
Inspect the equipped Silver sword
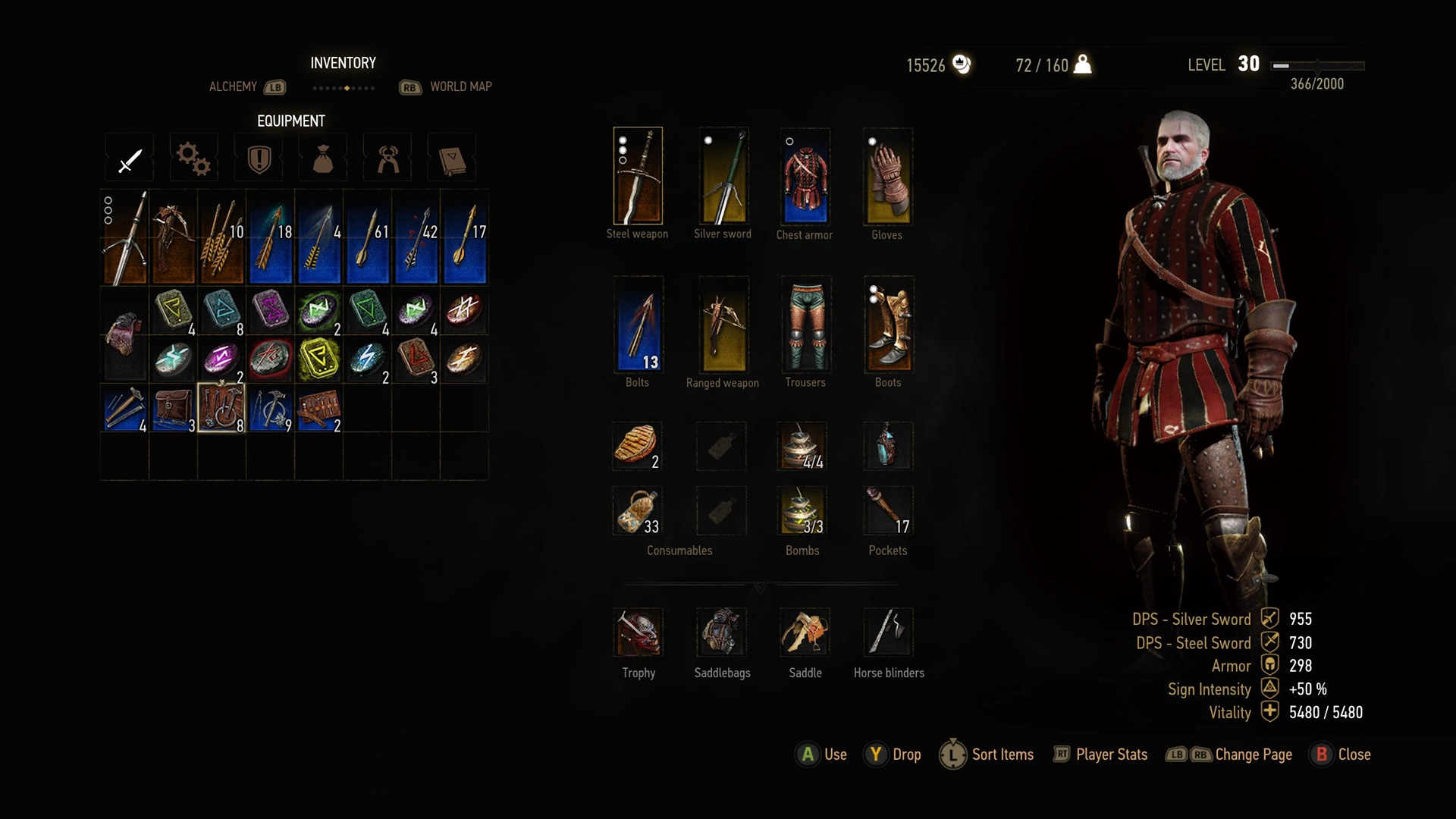pos(721,176)
